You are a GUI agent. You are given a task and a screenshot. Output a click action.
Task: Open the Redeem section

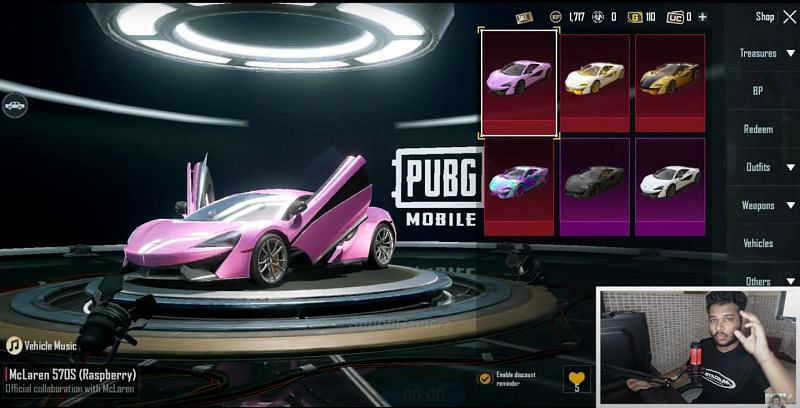pyautogui.click(x=758, y=129)
